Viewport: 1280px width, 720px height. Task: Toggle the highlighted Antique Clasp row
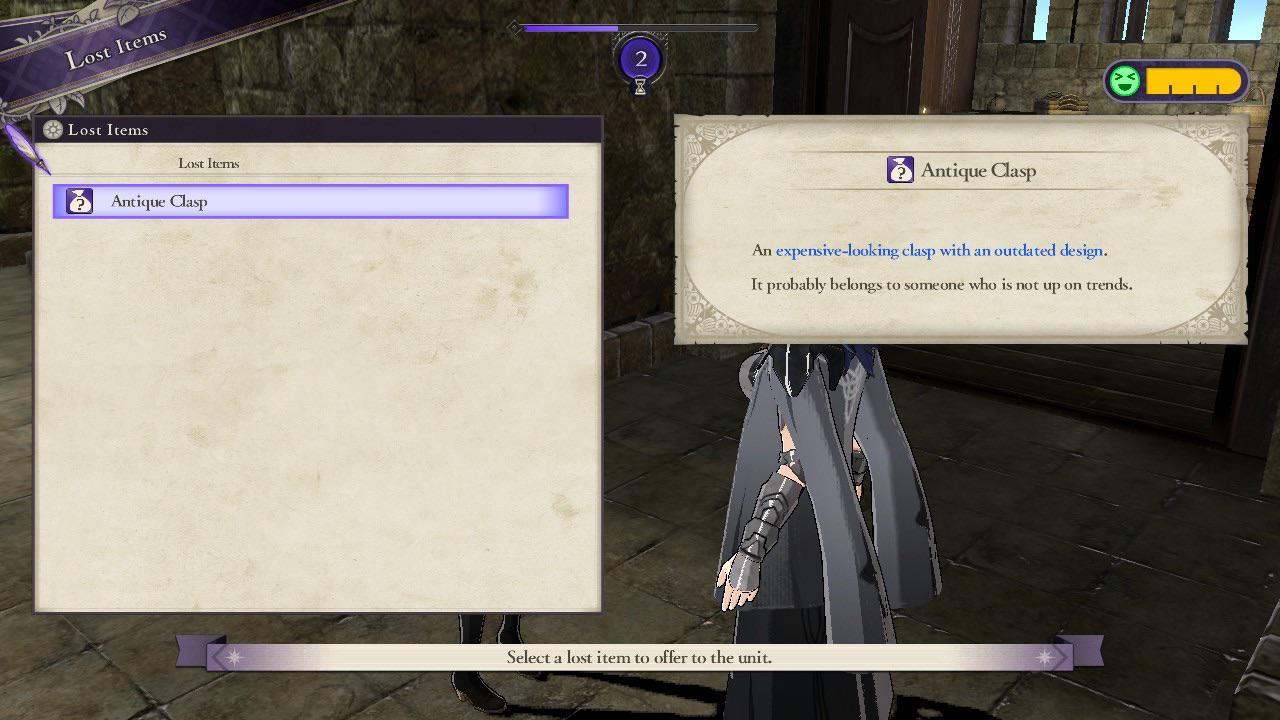[310, 200]
